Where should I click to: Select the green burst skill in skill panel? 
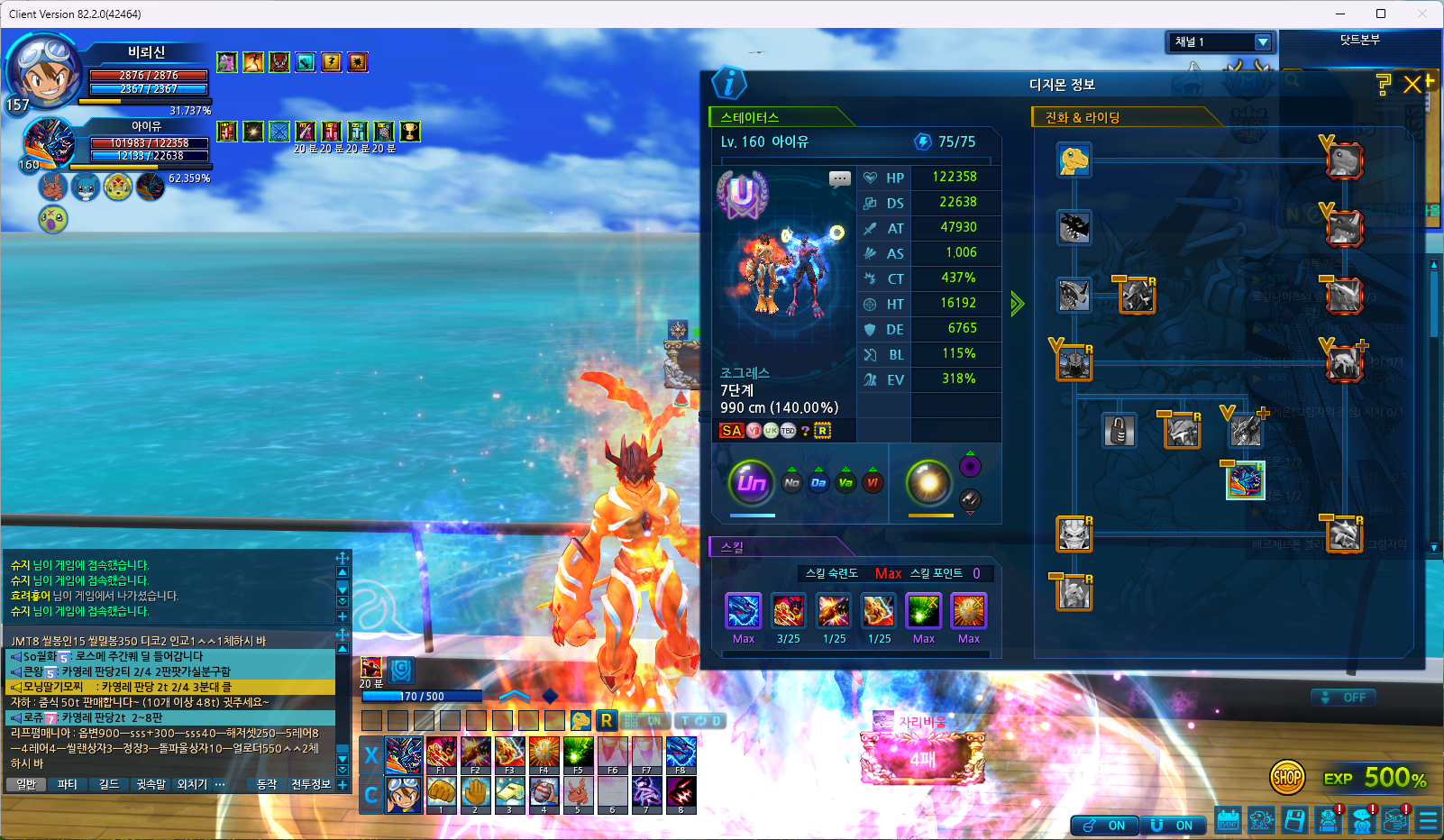click(x=924, y=611)
